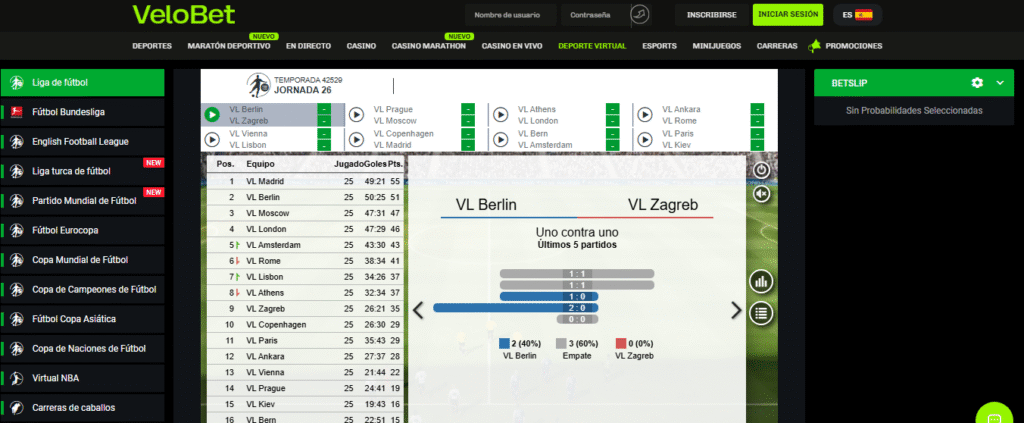Viewport: 1024px width, 423px height.
Task: Show the next head-to-head stats slide
Action: pyautogui.click(x=737, y=310)
